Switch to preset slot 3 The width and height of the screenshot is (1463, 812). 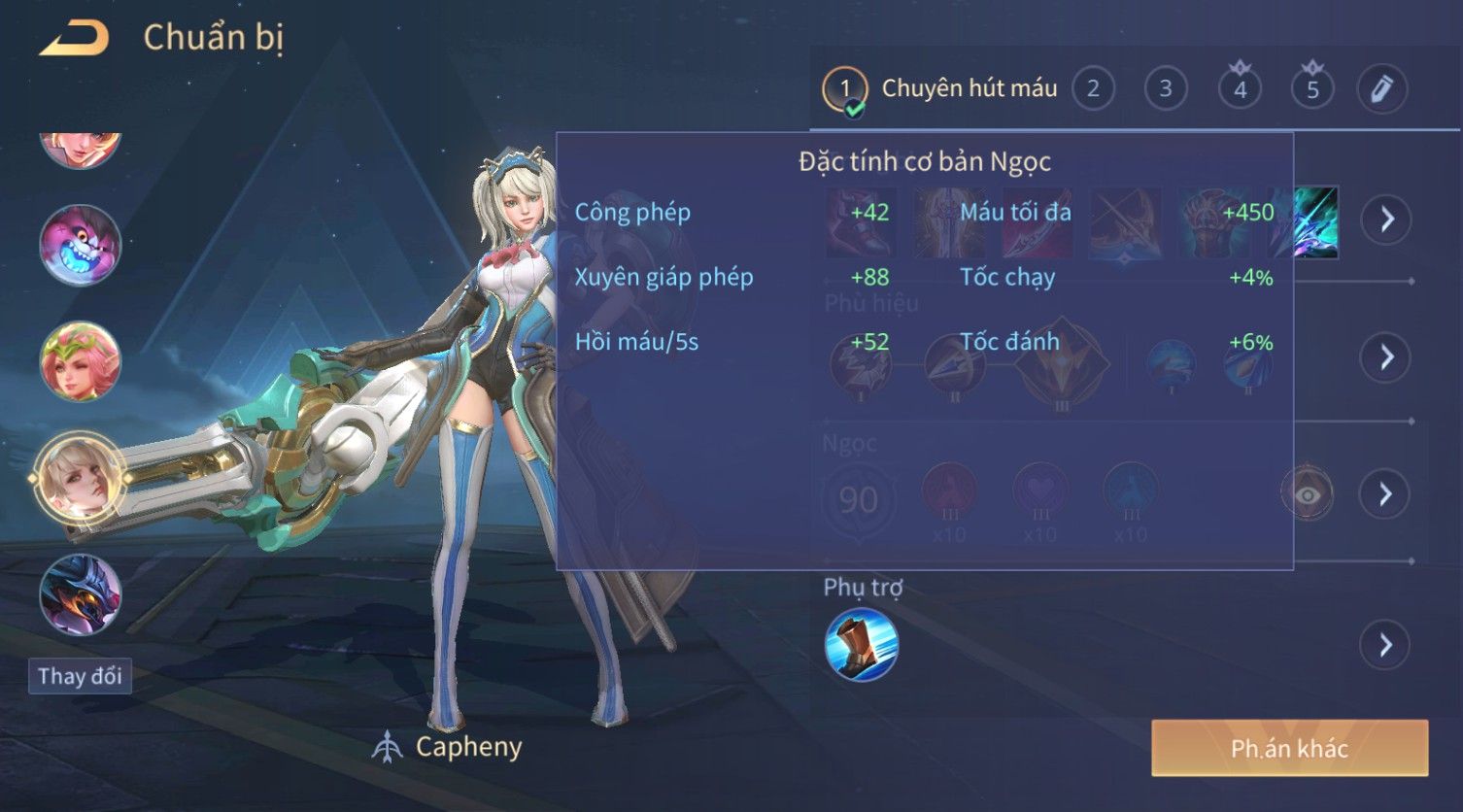click(x=1166, y=89)
